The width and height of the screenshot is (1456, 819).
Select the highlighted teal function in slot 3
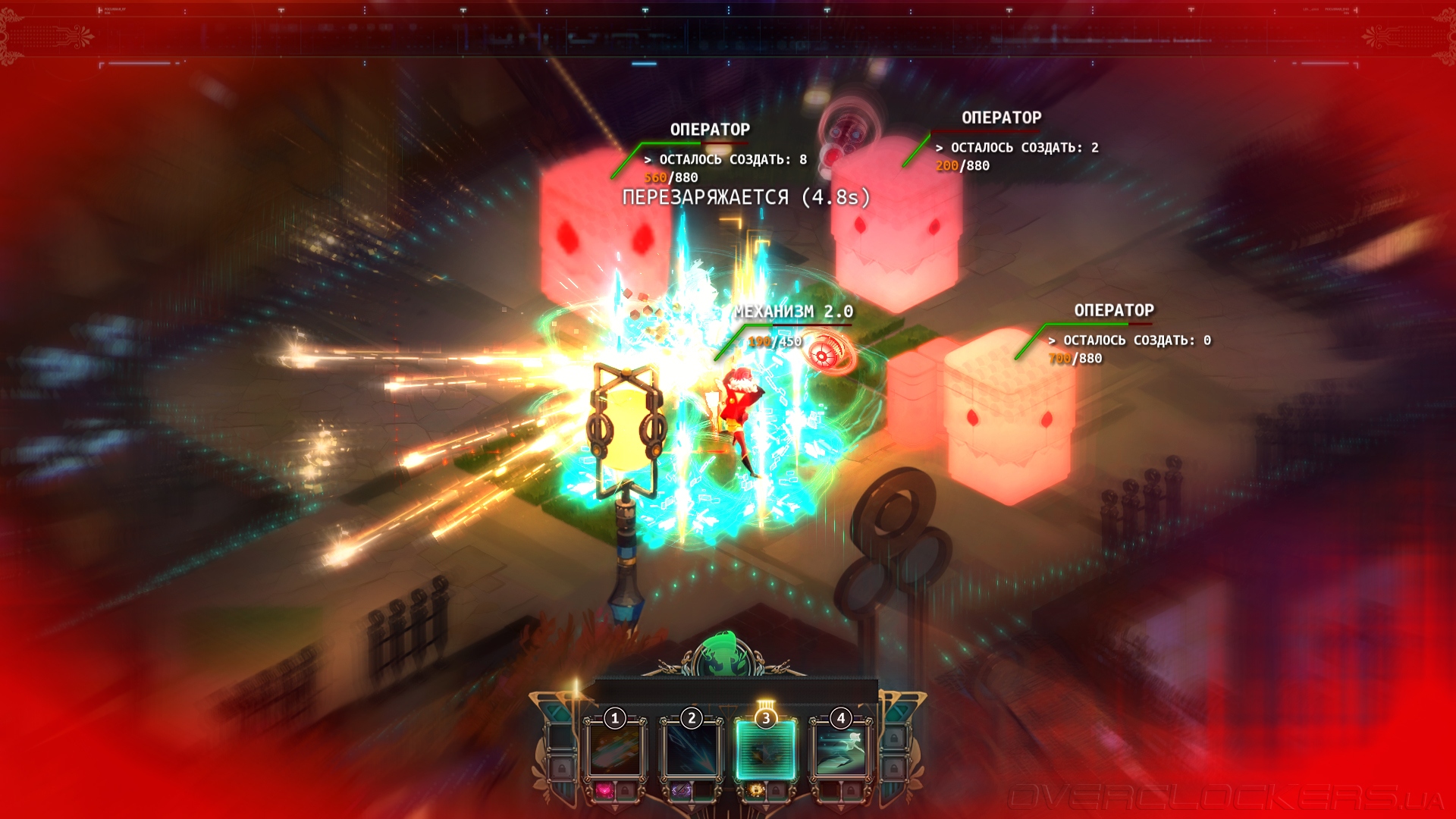[766, 749]
